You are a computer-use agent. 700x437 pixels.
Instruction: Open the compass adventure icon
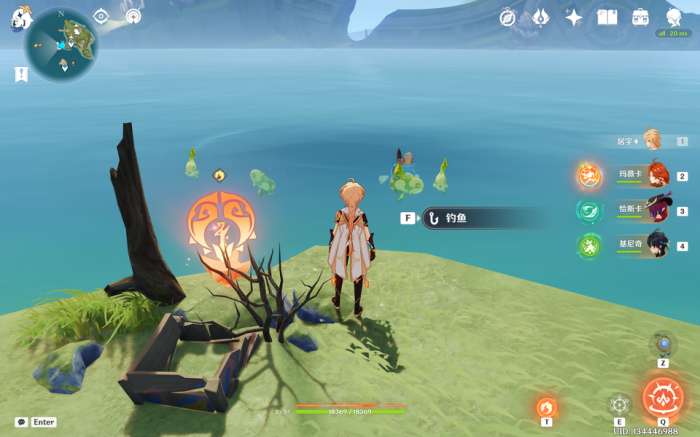(x=508, y=17)
